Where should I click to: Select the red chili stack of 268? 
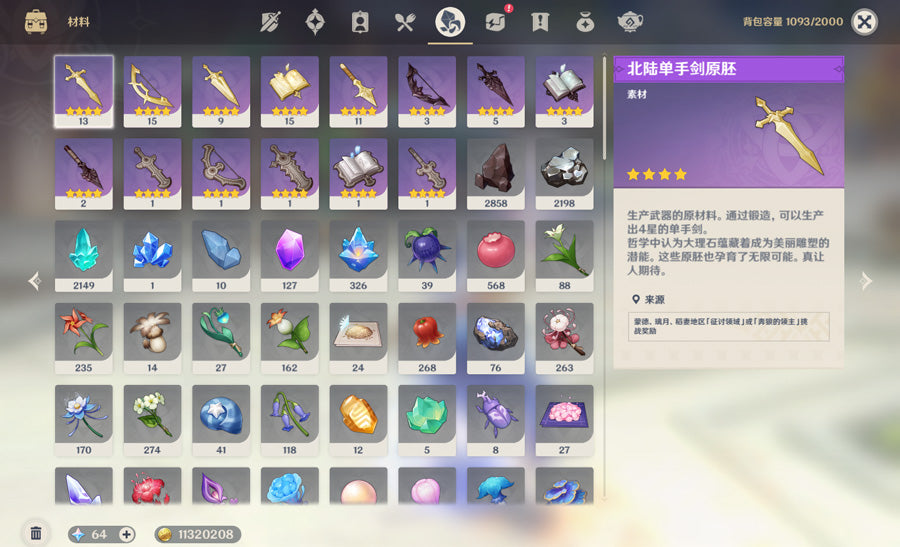pos(427,337)
